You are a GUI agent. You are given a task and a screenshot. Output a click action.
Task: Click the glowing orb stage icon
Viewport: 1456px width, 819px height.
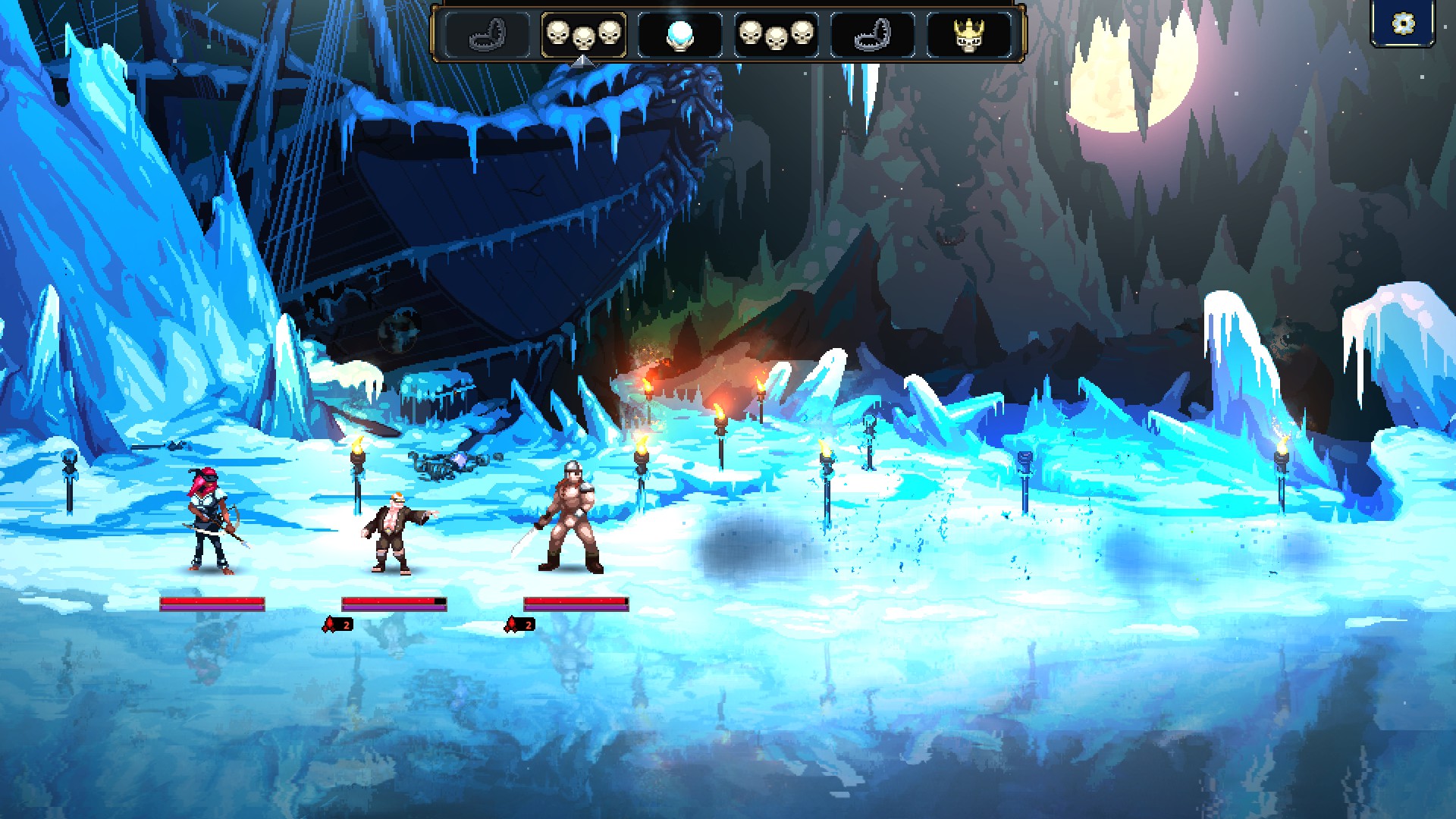[679, 35]
